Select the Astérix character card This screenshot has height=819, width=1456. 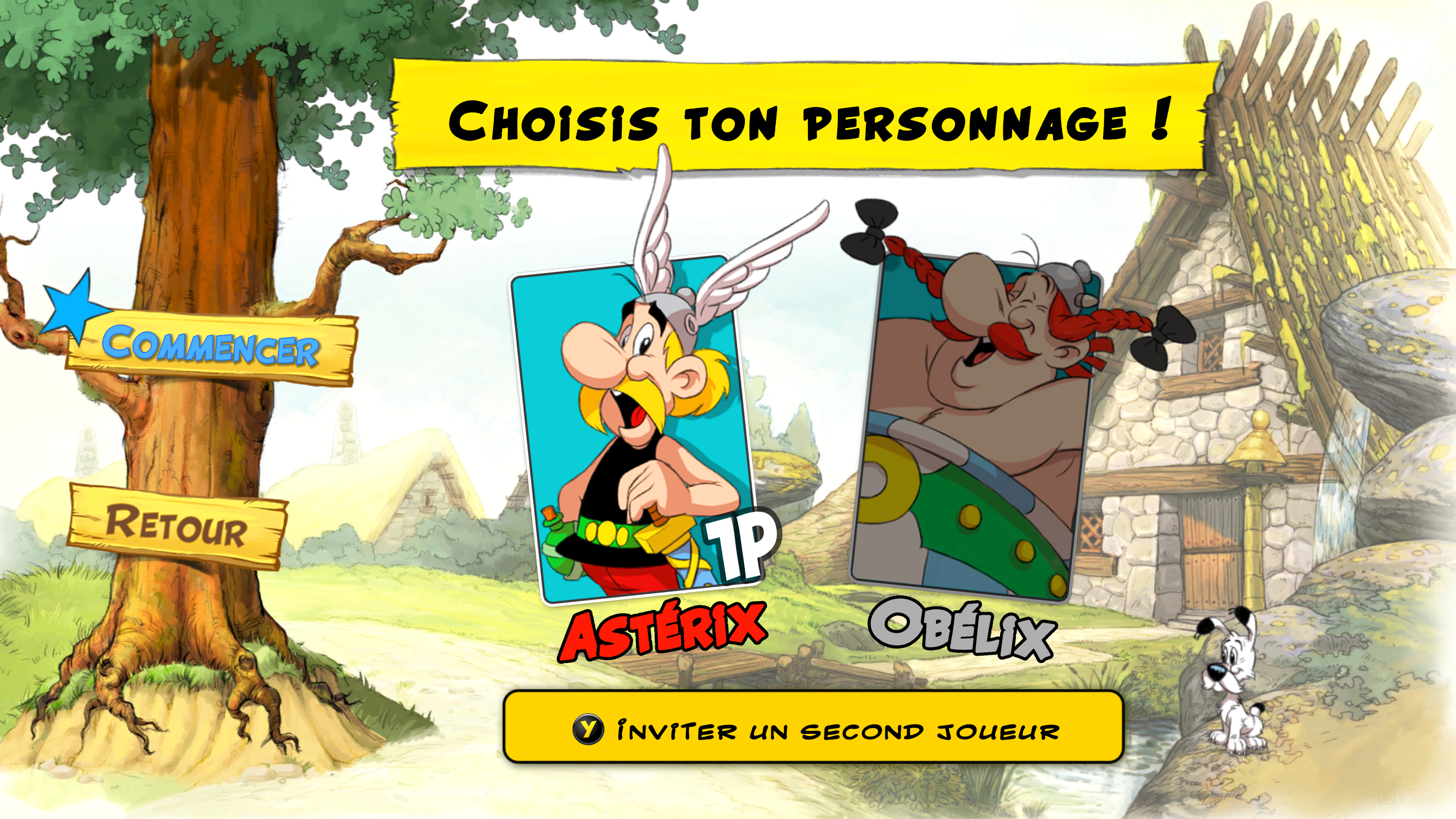click(x=636, y=430)
